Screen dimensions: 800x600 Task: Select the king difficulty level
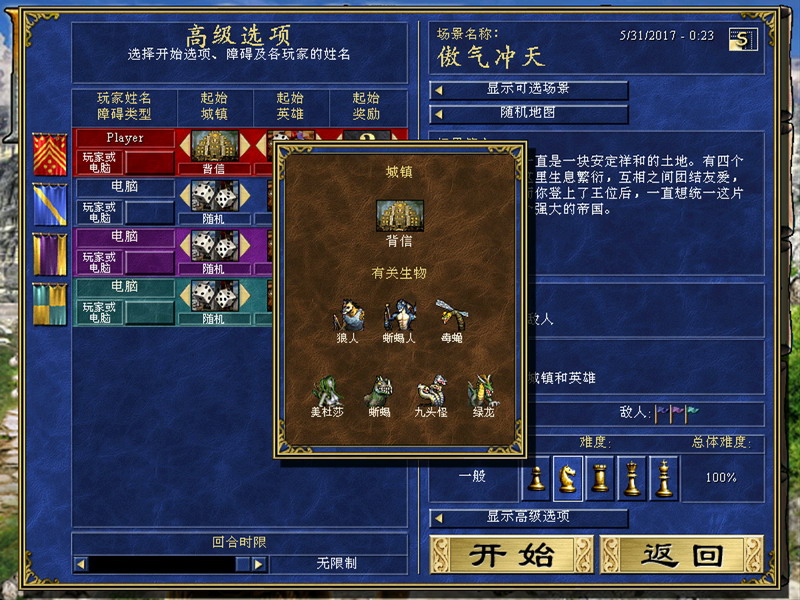664,478
